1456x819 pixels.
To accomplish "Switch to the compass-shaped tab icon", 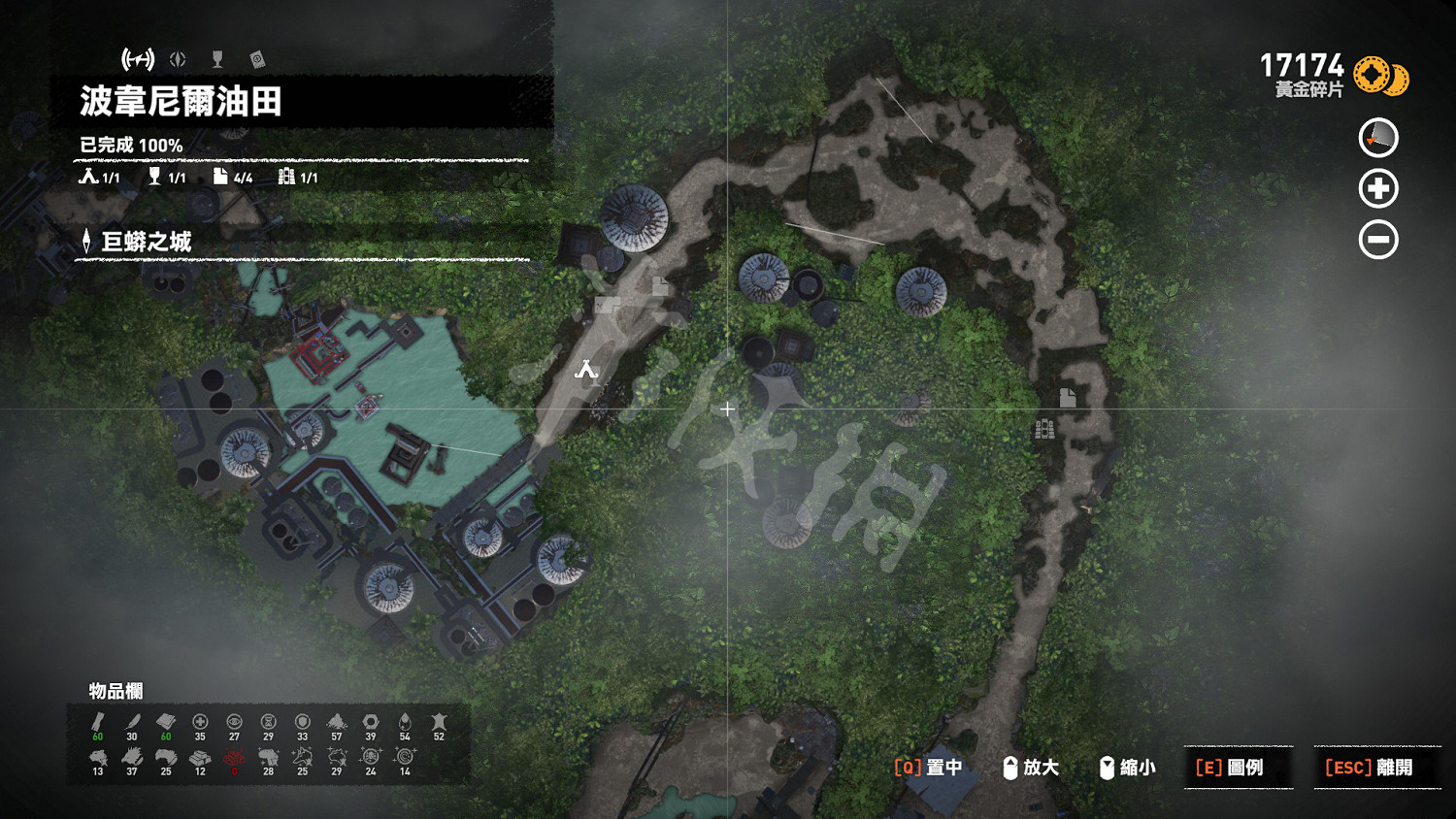I will click(178, 59).
